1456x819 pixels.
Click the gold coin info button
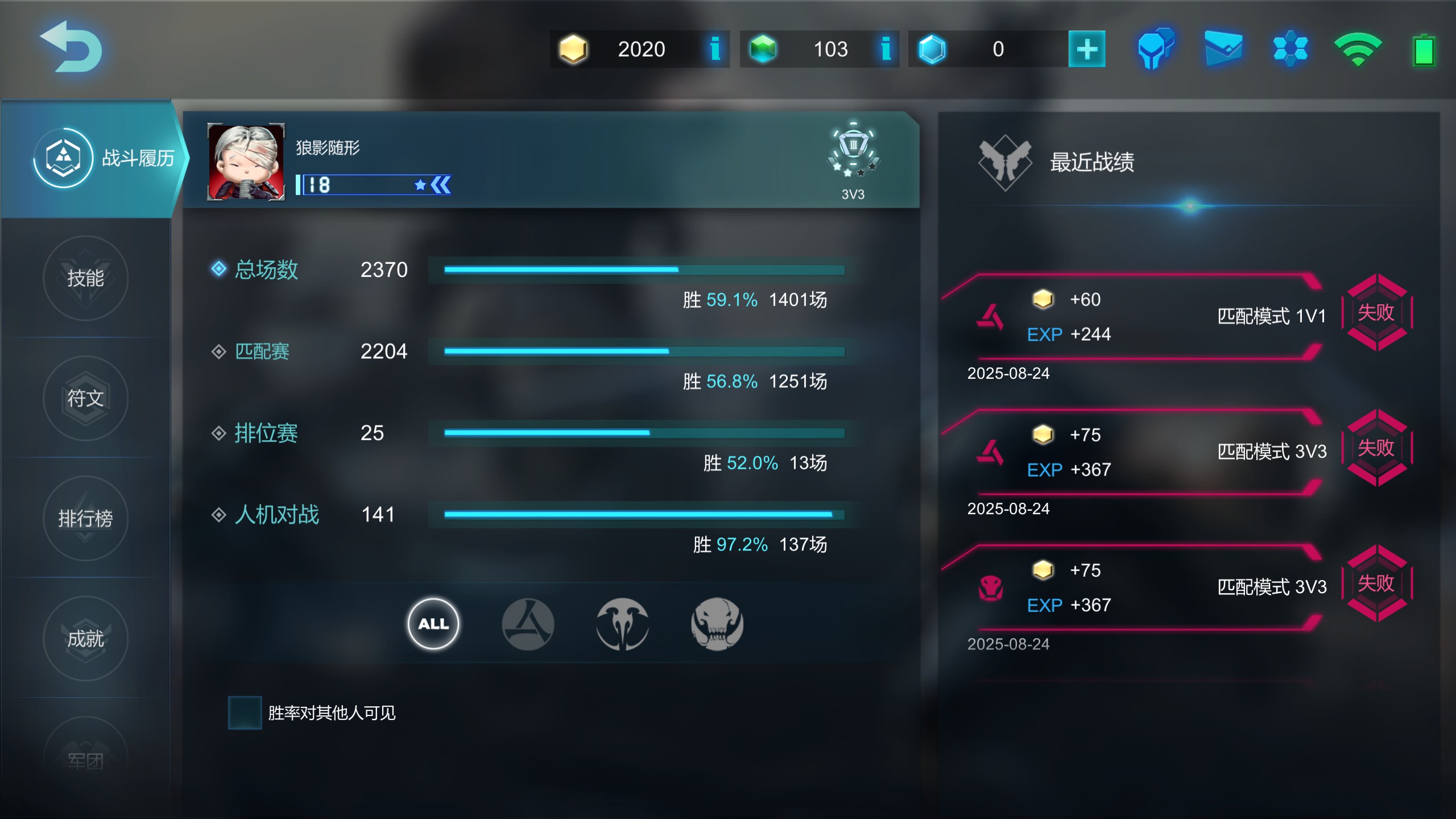click(715, 49)
